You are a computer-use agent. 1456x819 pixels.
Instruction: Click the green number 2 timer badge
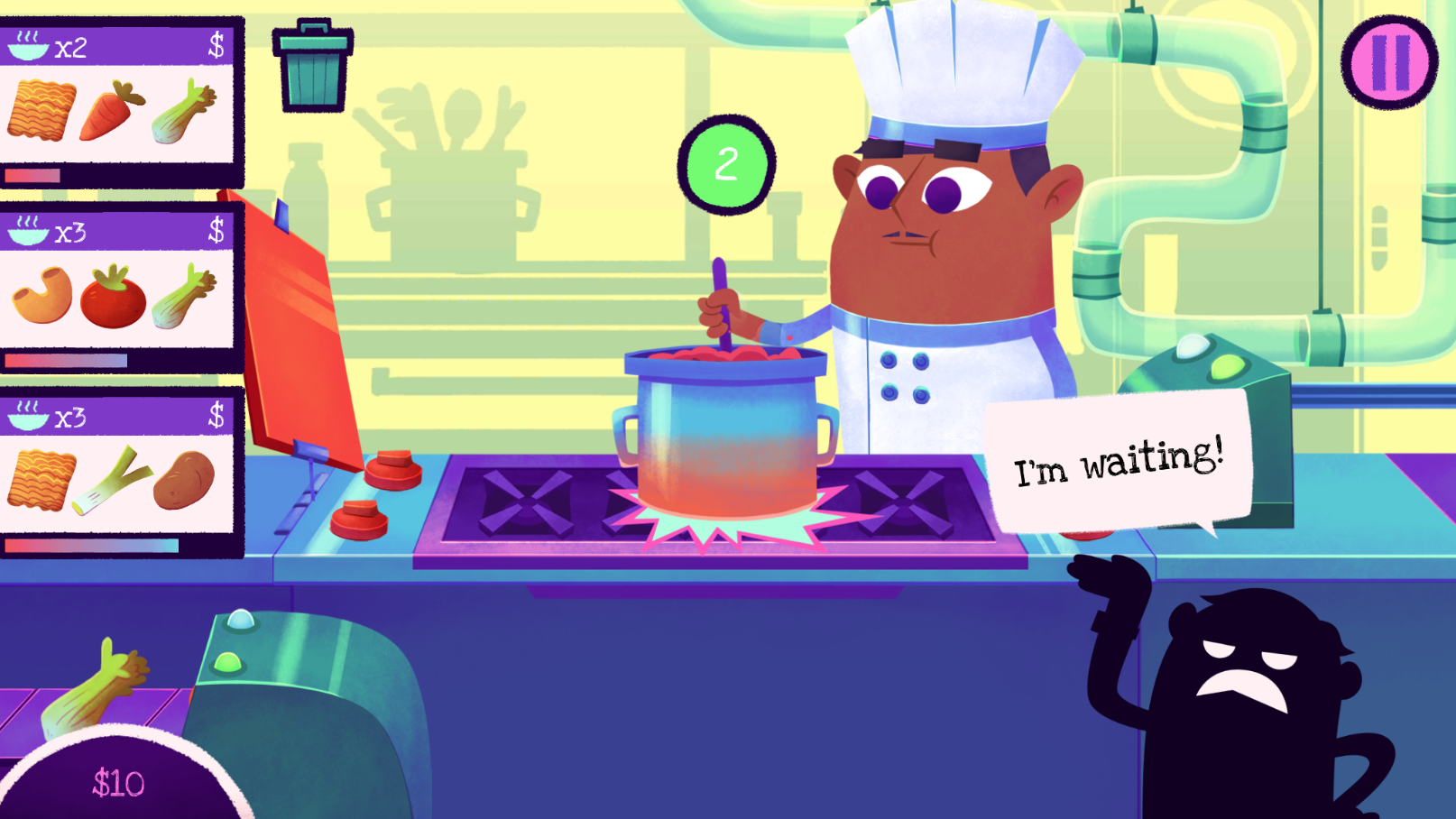pos(726,162)
